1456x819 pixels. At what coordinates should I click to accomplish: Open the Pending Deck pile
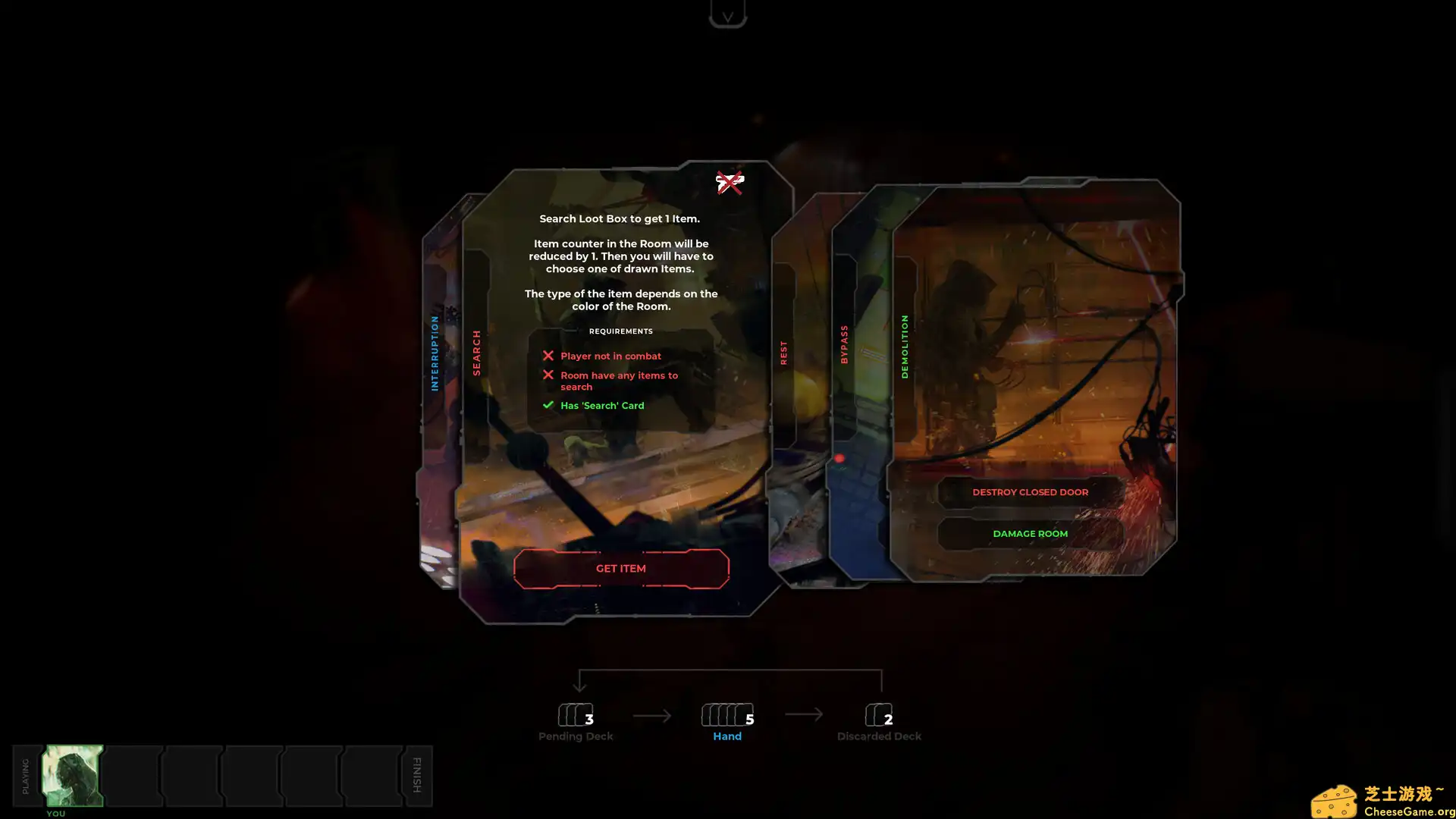tap(576, 715)
